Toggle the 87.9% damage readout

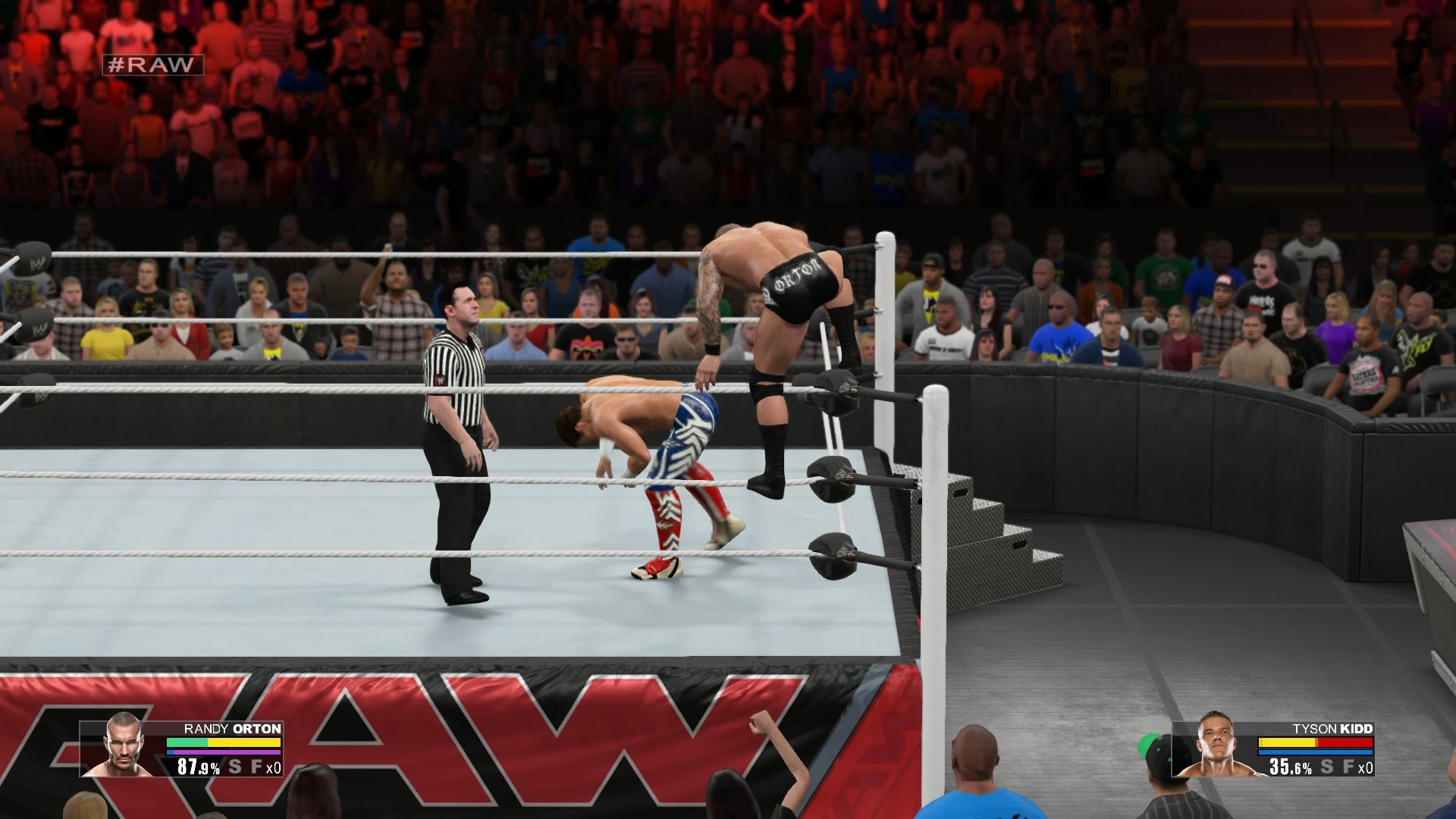199,767
